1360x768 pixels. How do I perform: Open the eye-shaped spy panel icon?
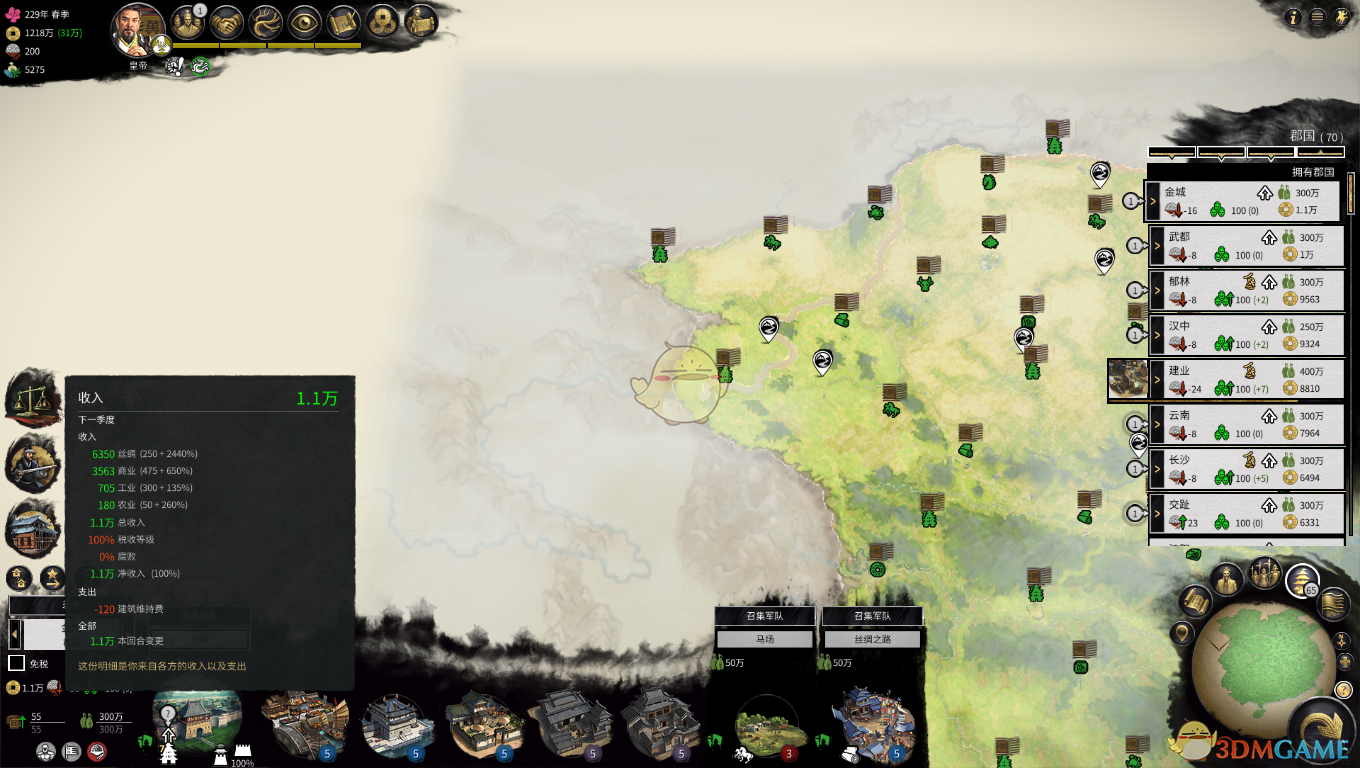[306, 22]
